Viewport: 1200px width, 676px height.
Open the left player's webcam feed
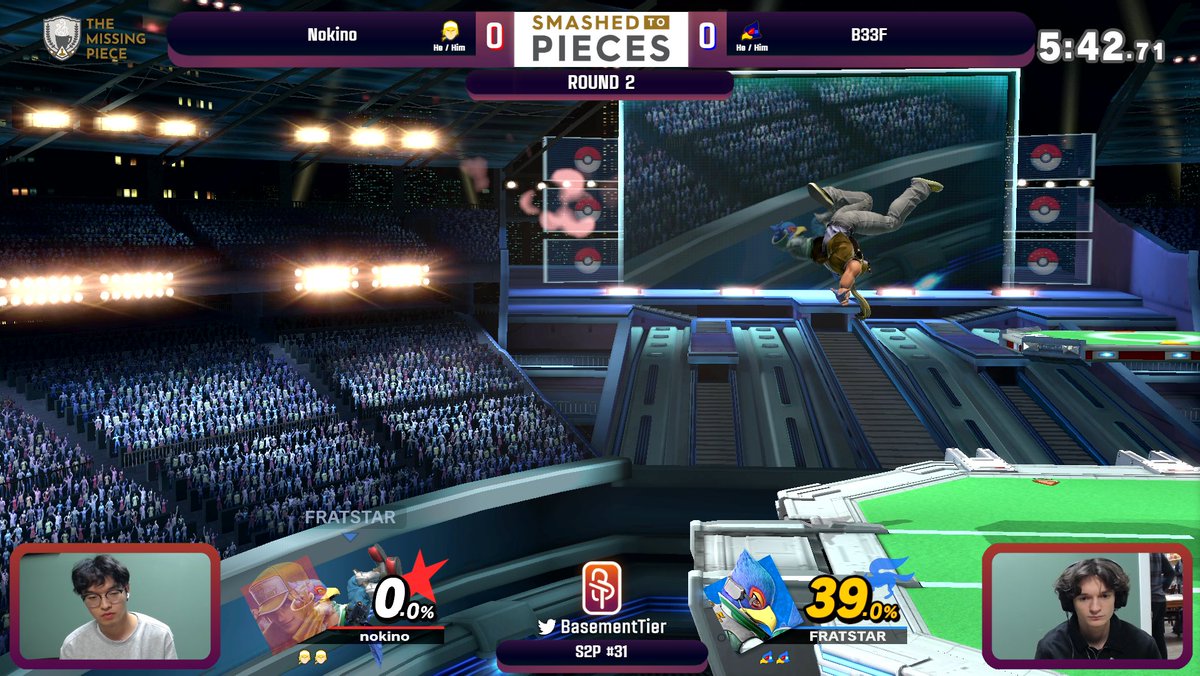coord(115,606)
